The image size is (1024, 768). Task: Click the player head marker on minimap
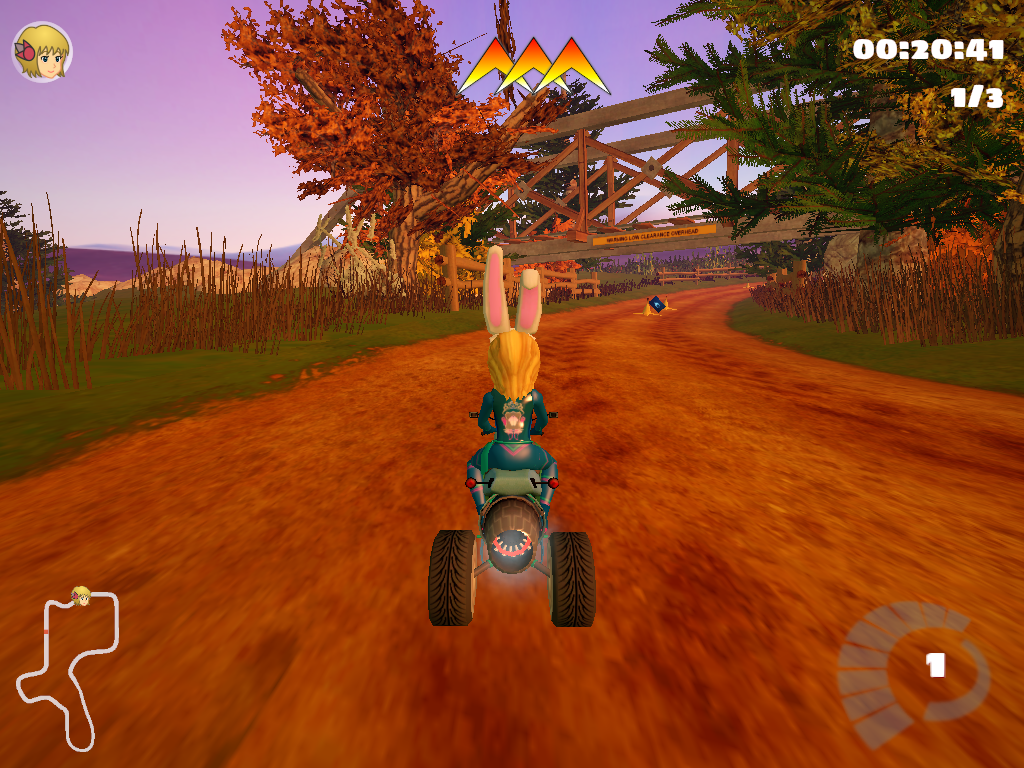pyautogui.click(x=80, y=597)
